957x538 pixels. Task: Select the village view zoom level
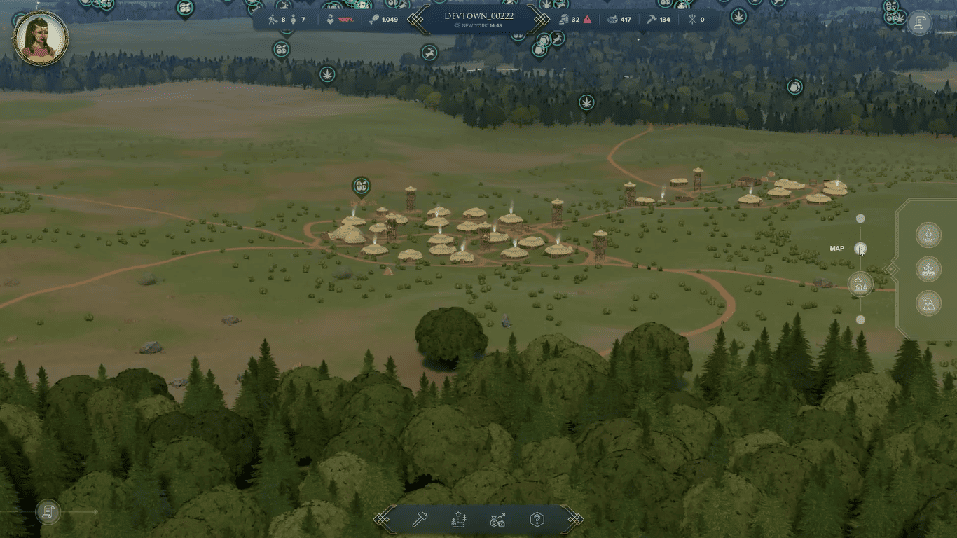tap(860, 284)
